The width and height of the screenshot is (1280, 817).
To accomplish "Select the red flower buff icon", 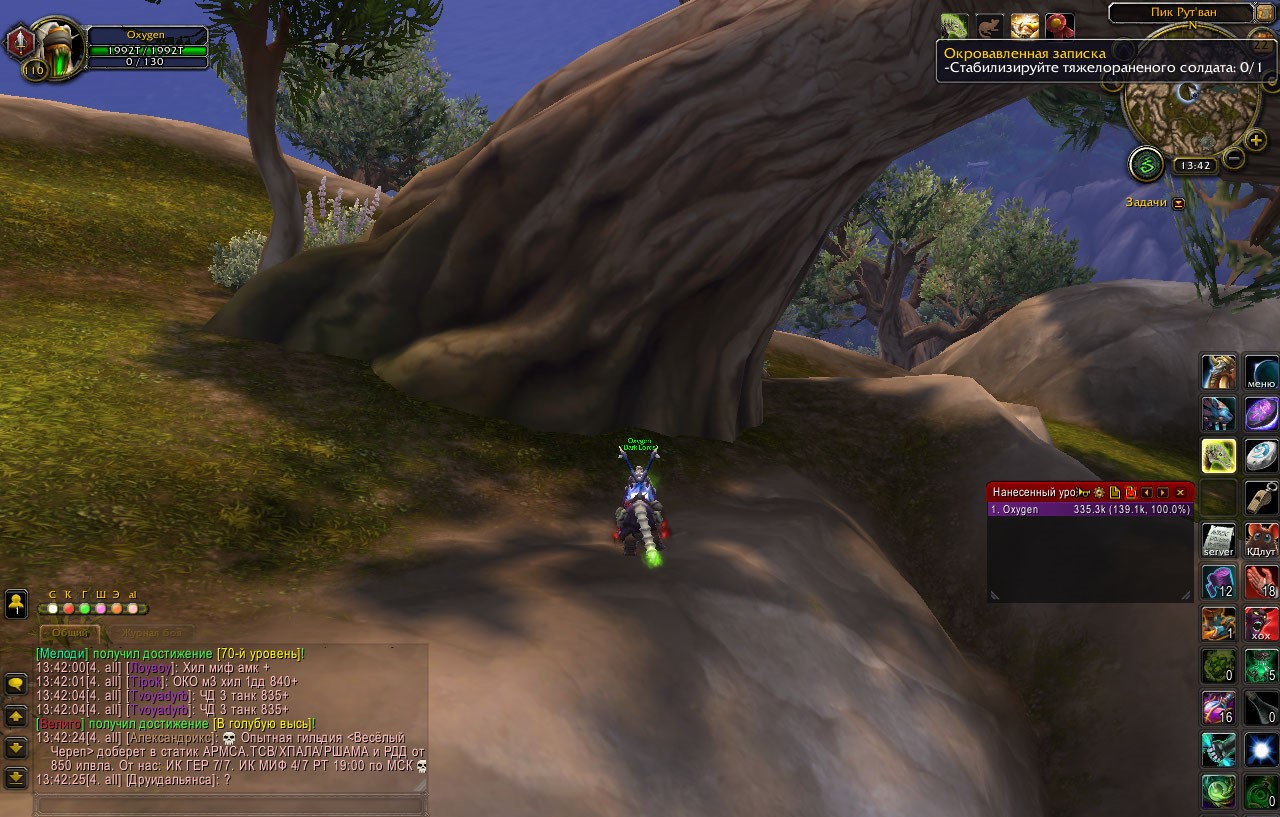I will click(1058, 25).
